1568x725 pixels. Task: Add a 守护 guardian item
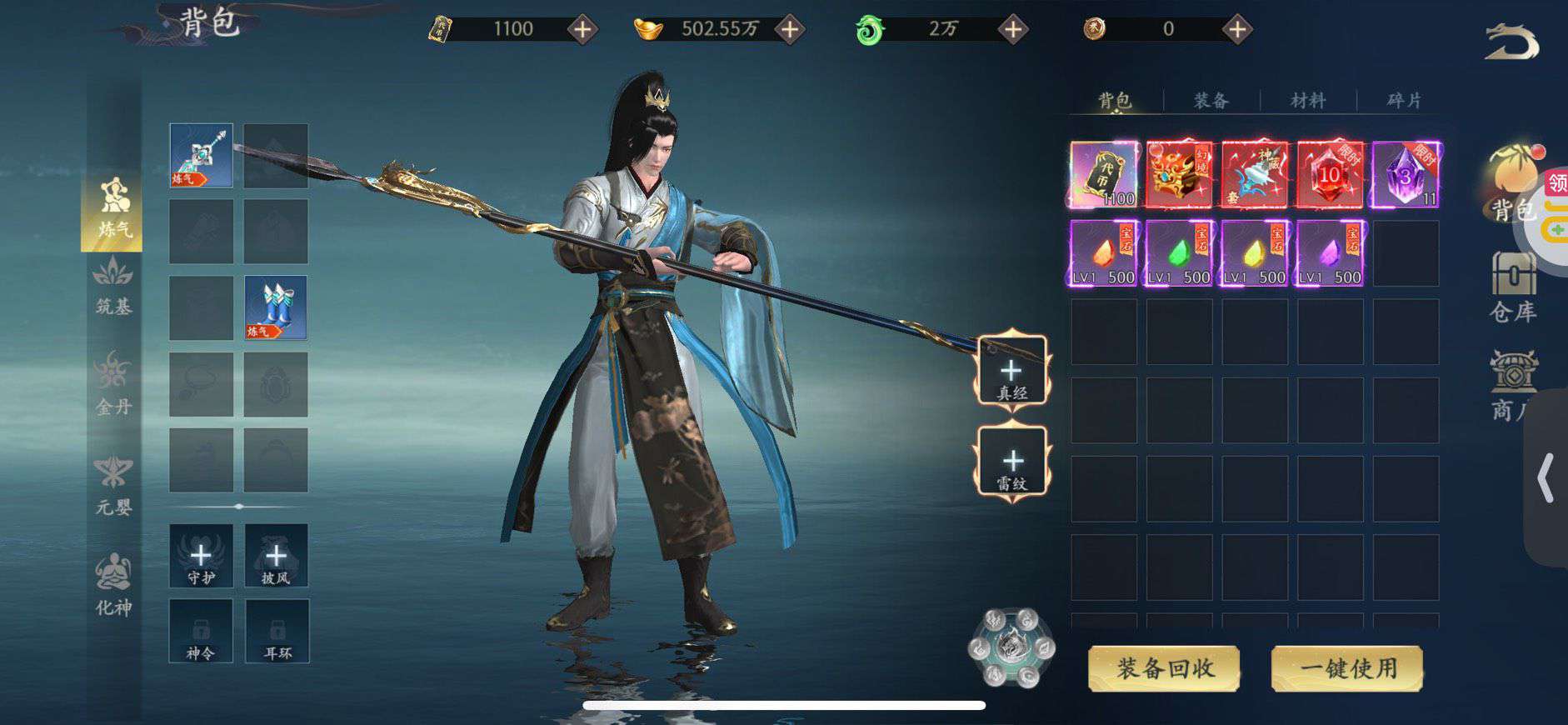[201, 556]
